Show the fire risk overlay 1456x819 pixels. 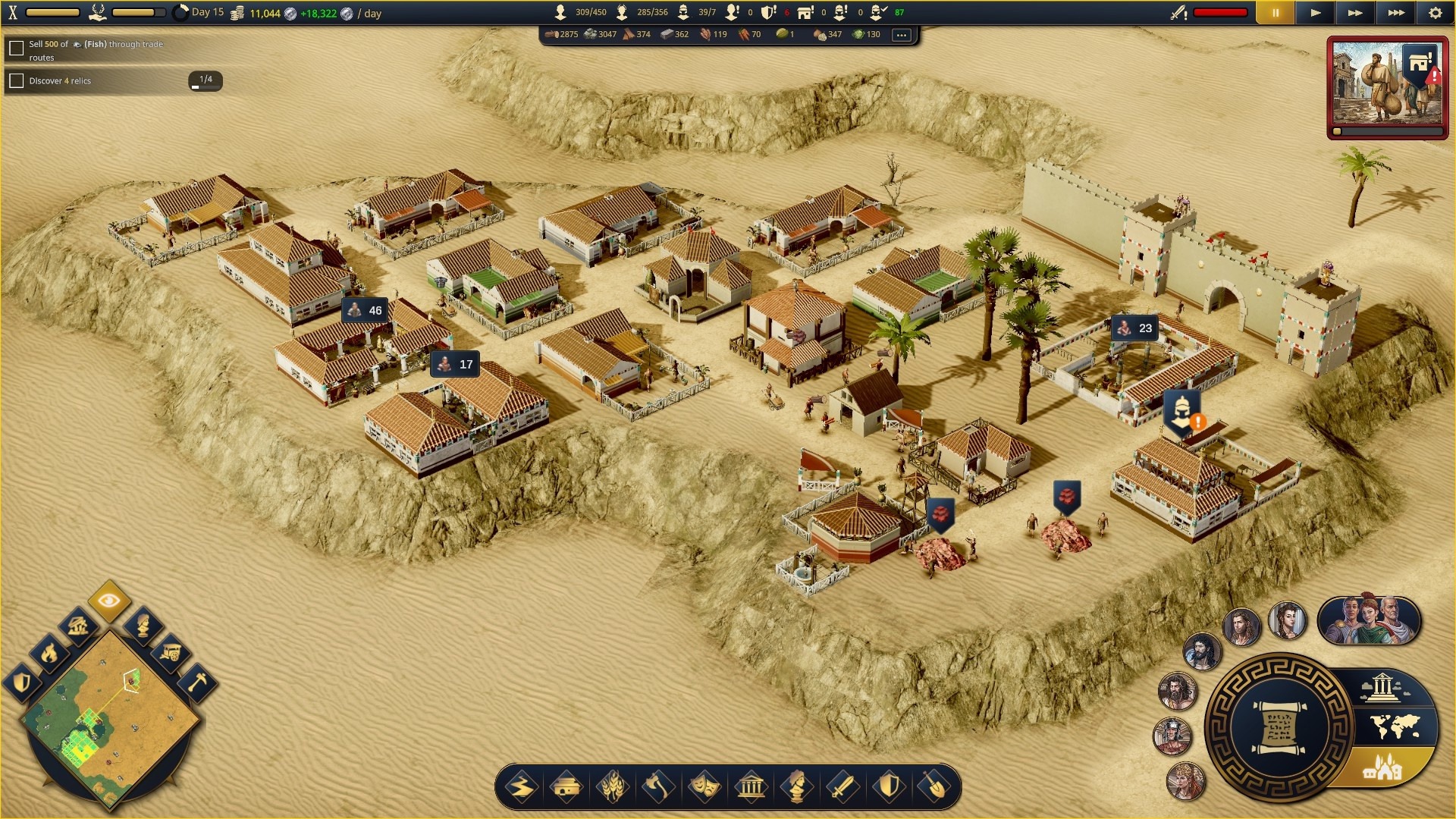(x=49, y=653)
